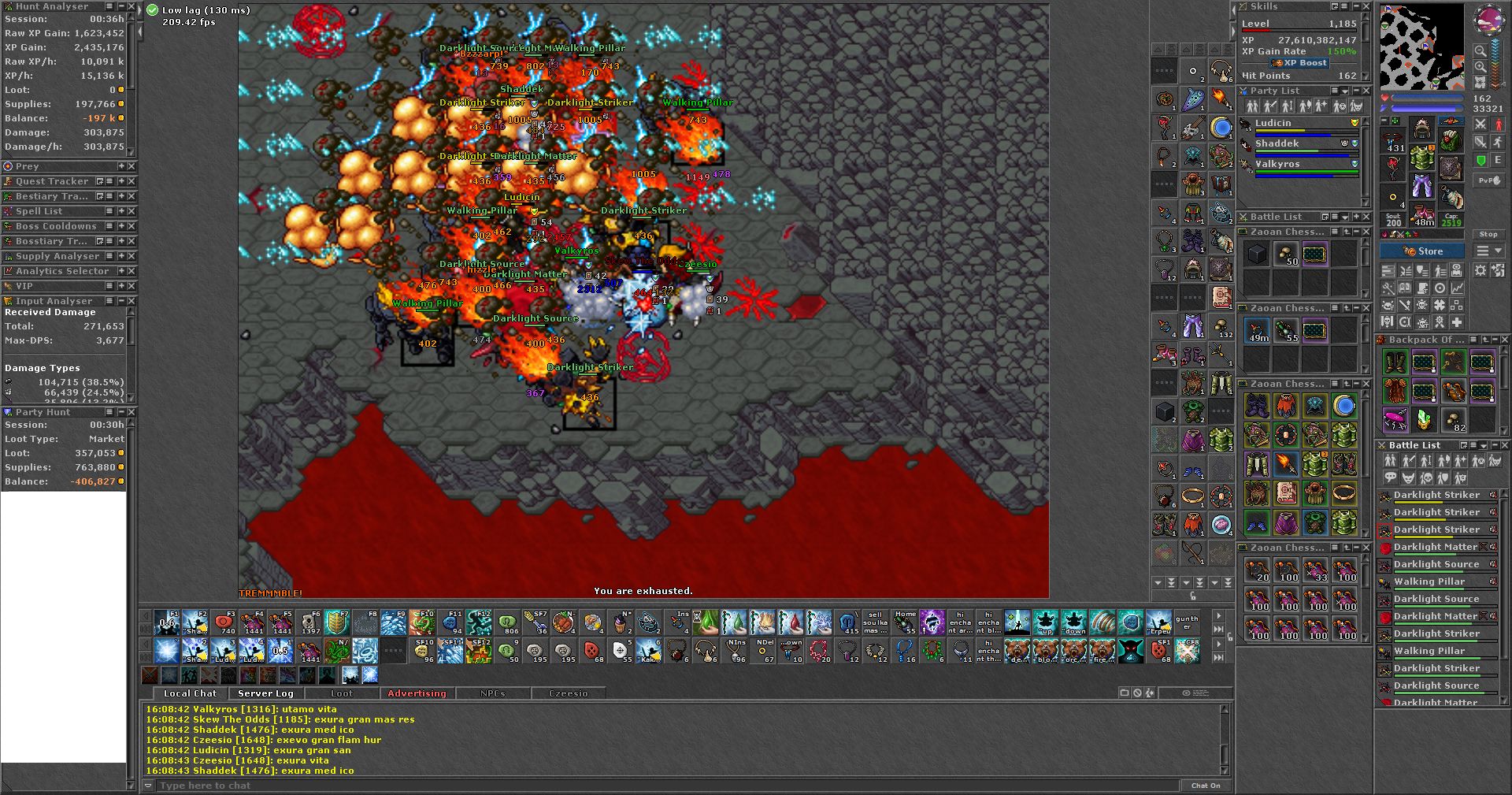
Task: Close the Prey panel
Action: 132,166
